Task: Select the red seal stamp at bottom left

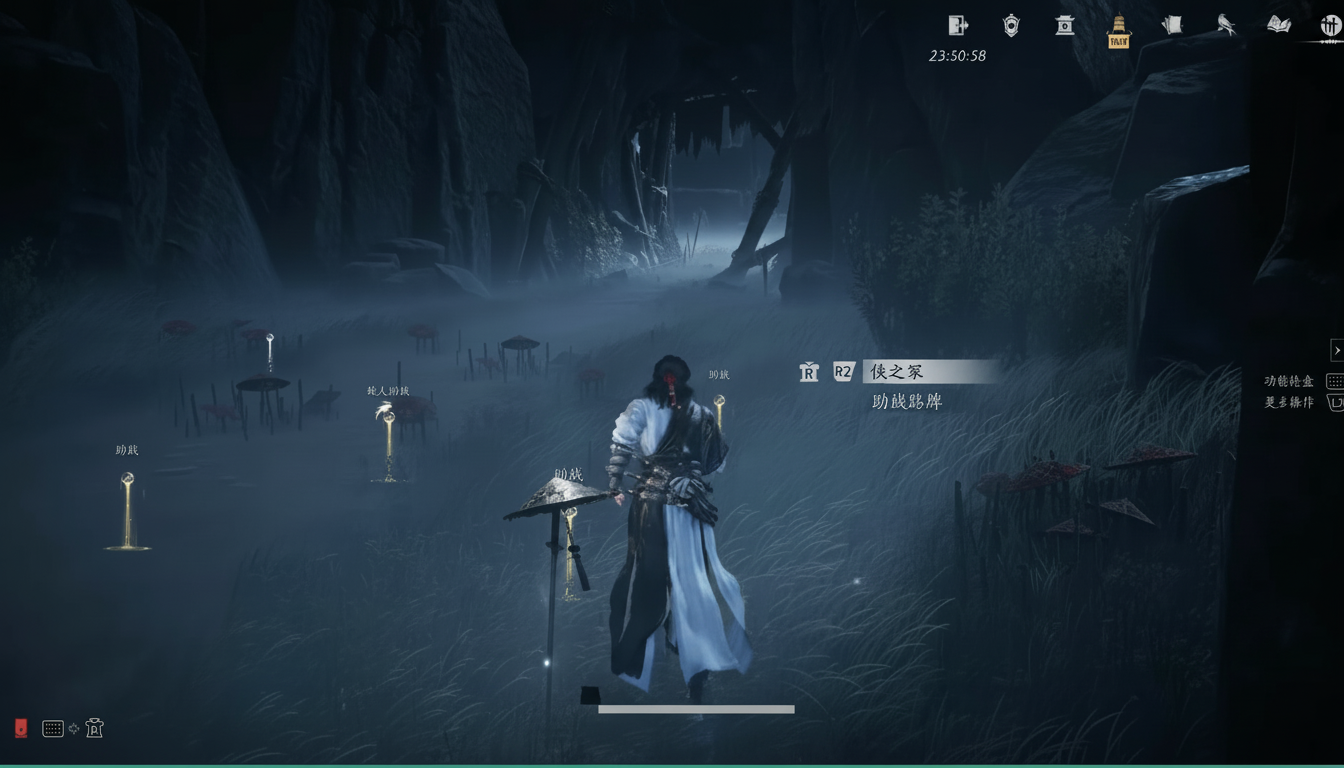Action: (x=21, y=728)
